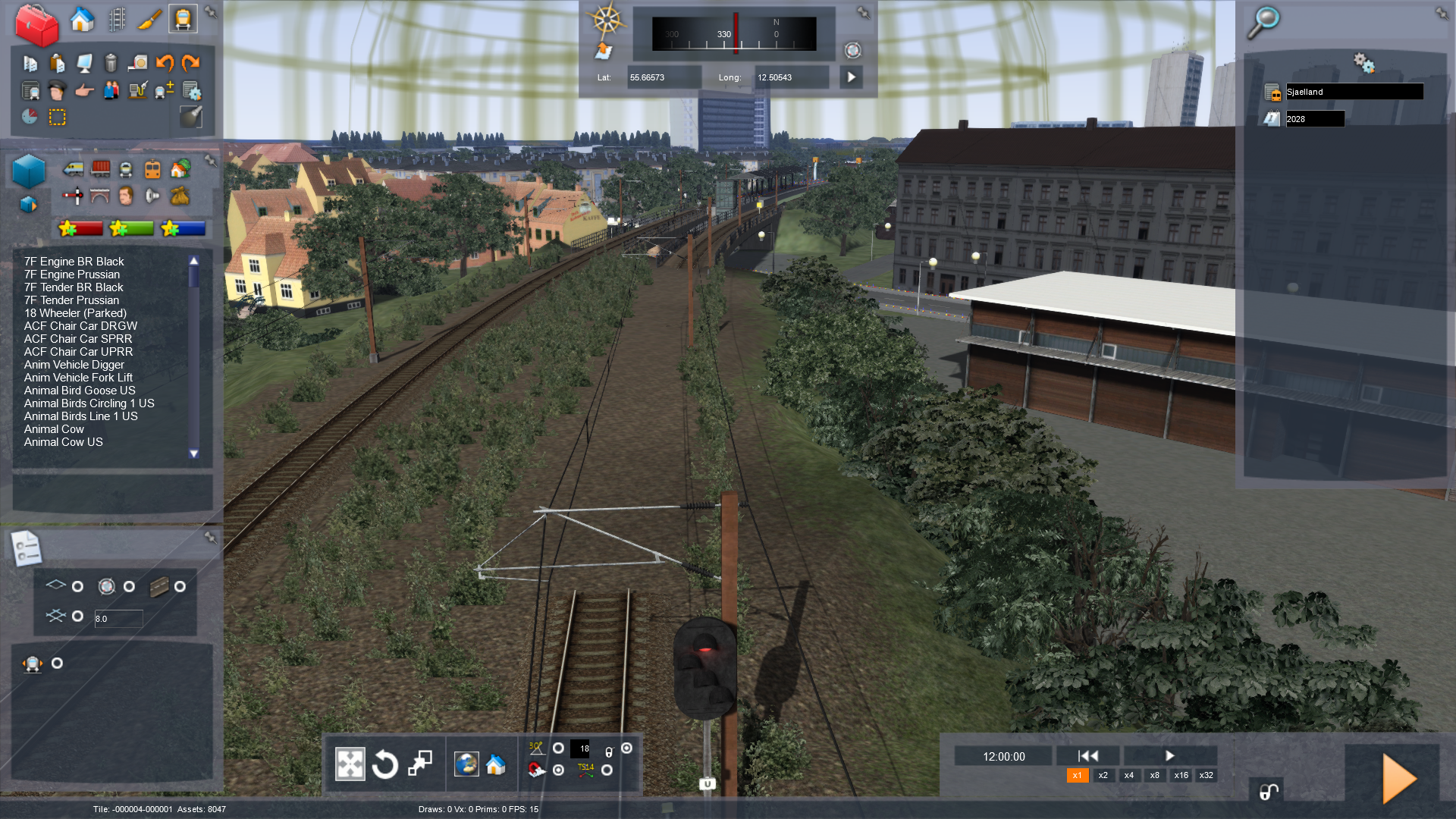
Task: Click the redo arrow icon
Action: tap(191, 63)
